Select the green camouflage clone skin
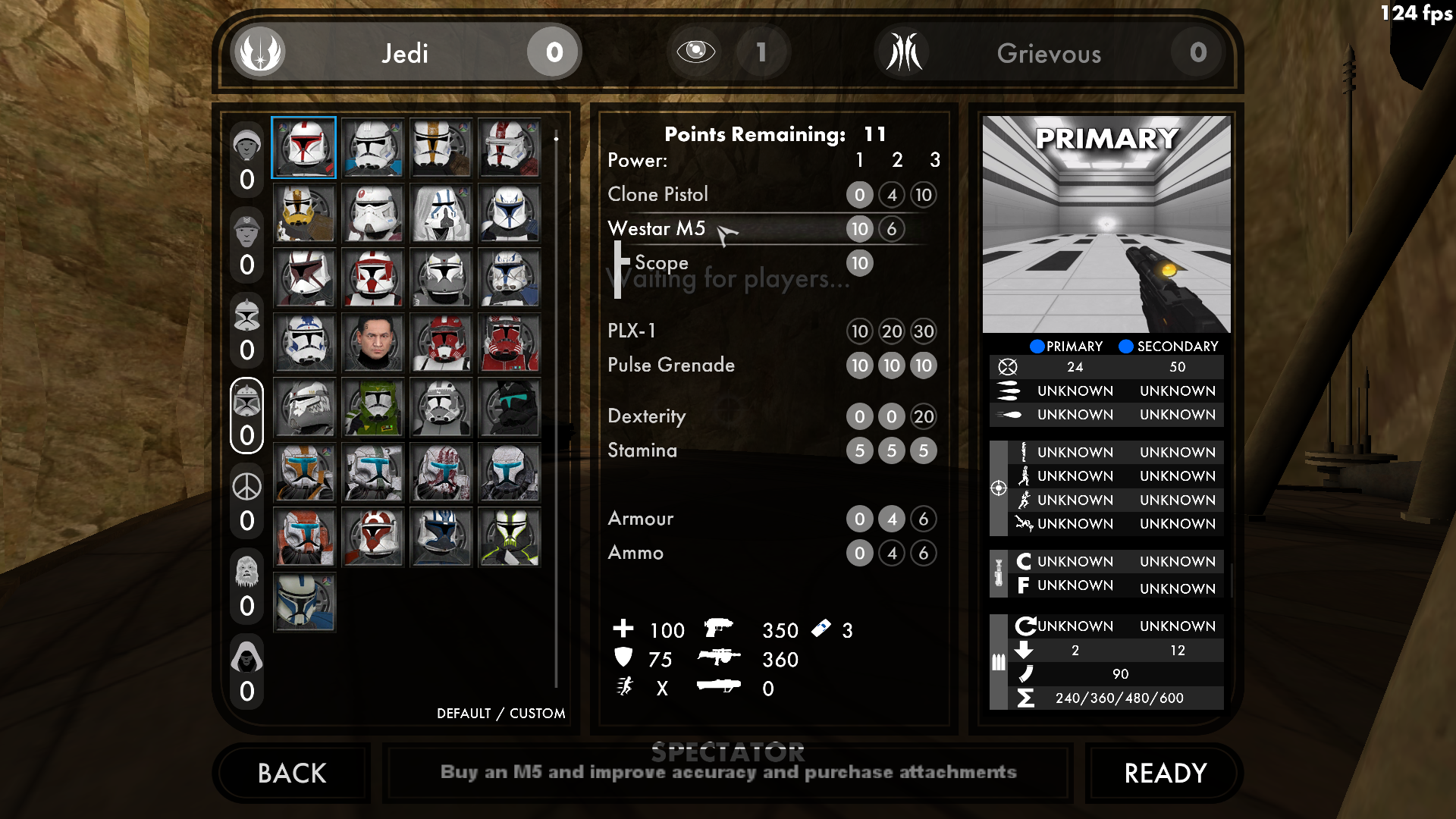This screenshot has height=819, width=1456. (x=372, y=408)
